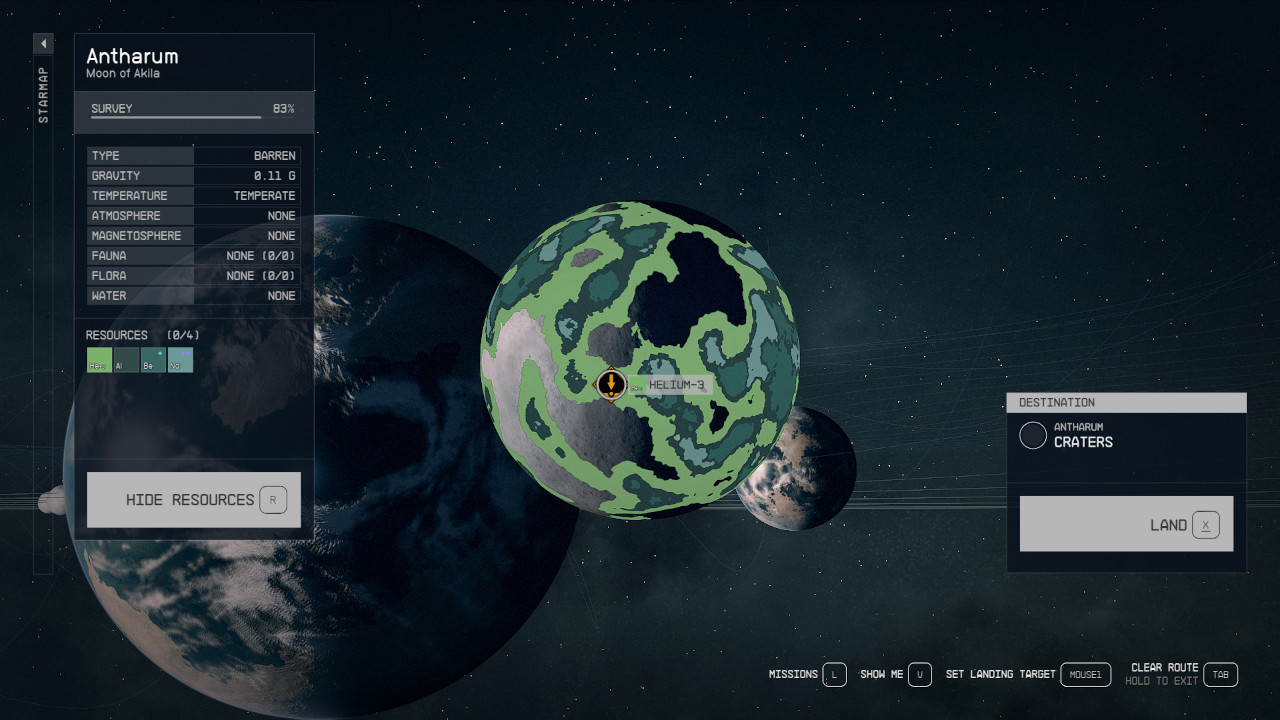Click the R key icon on Hide Resources
This screenshot has width=1280, height=720.
[273, 499]
